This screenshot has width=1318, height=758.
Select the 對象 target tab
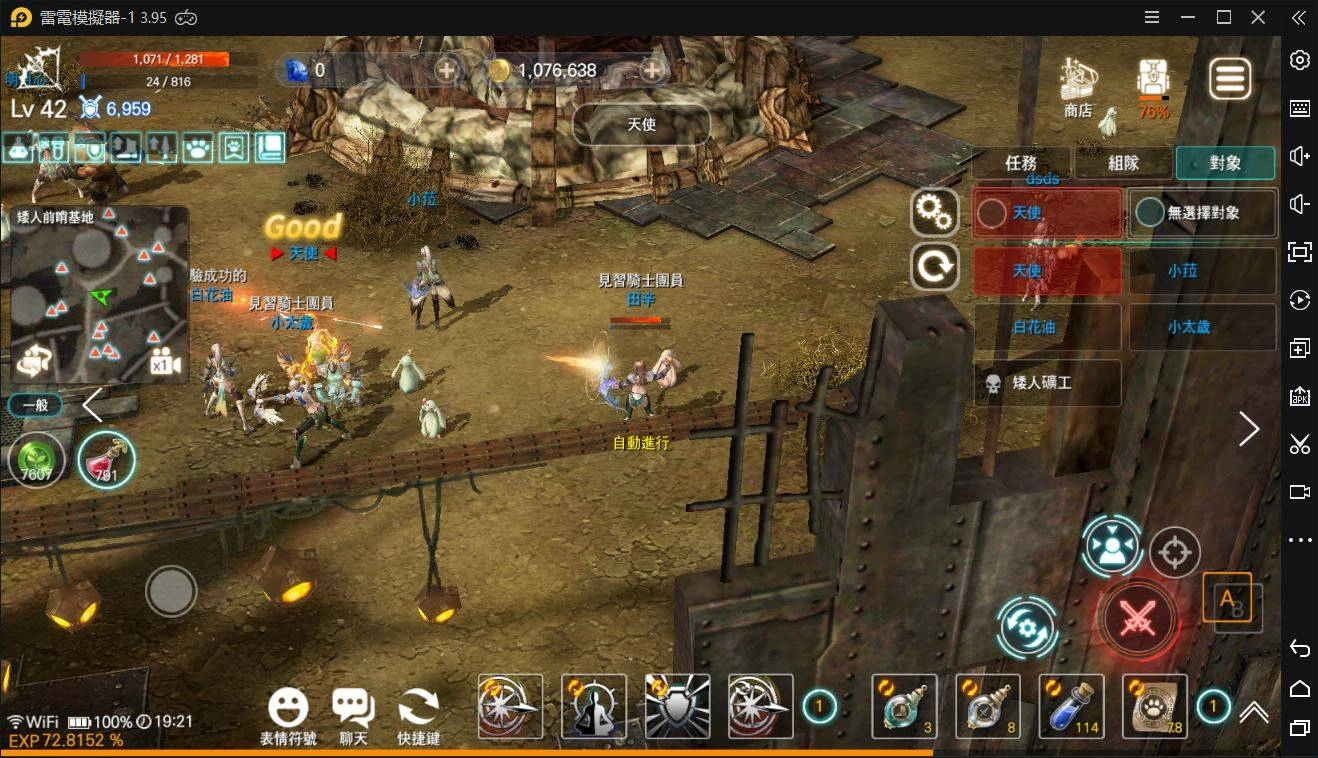(1225, 163)
